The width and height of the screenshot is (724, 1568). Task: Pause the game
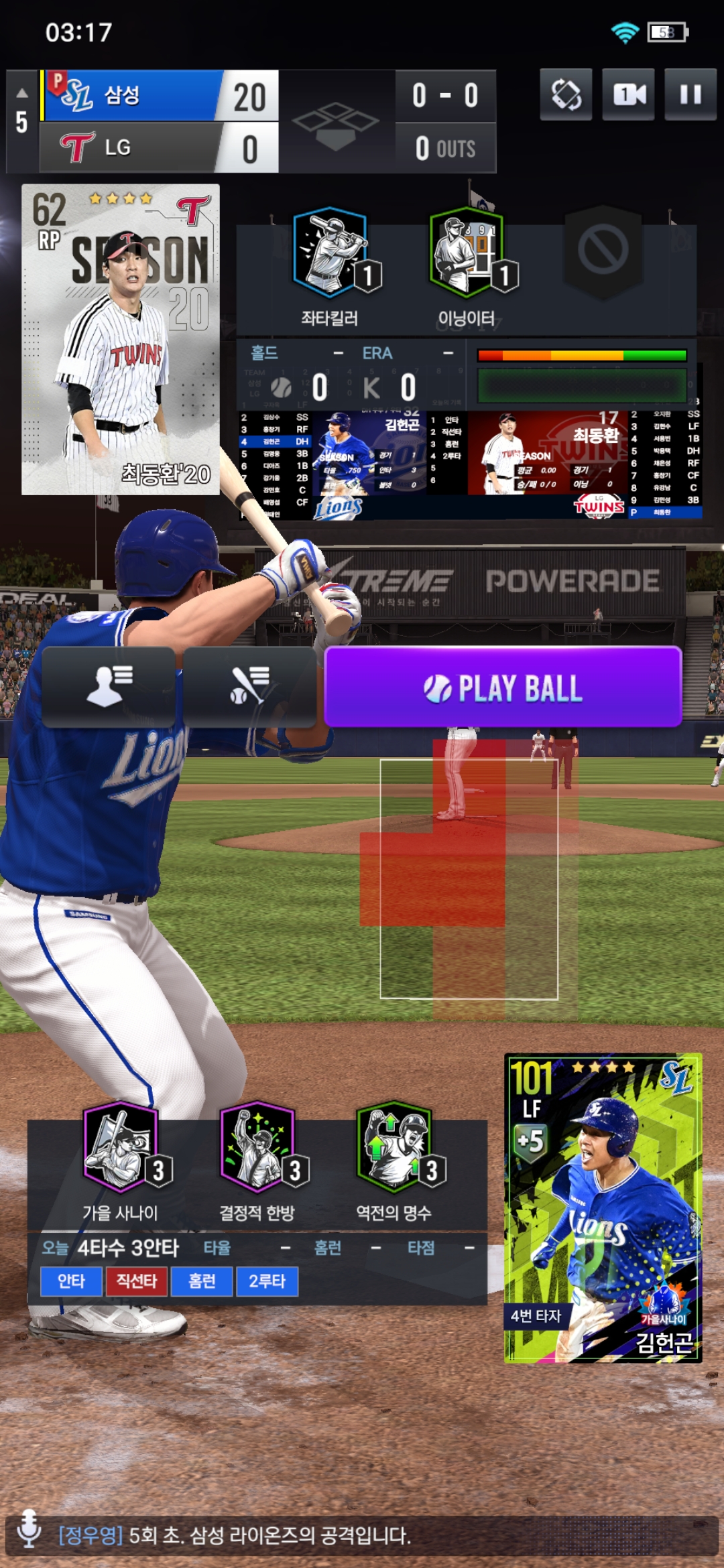pyautogui.click(x=690, y=95)
